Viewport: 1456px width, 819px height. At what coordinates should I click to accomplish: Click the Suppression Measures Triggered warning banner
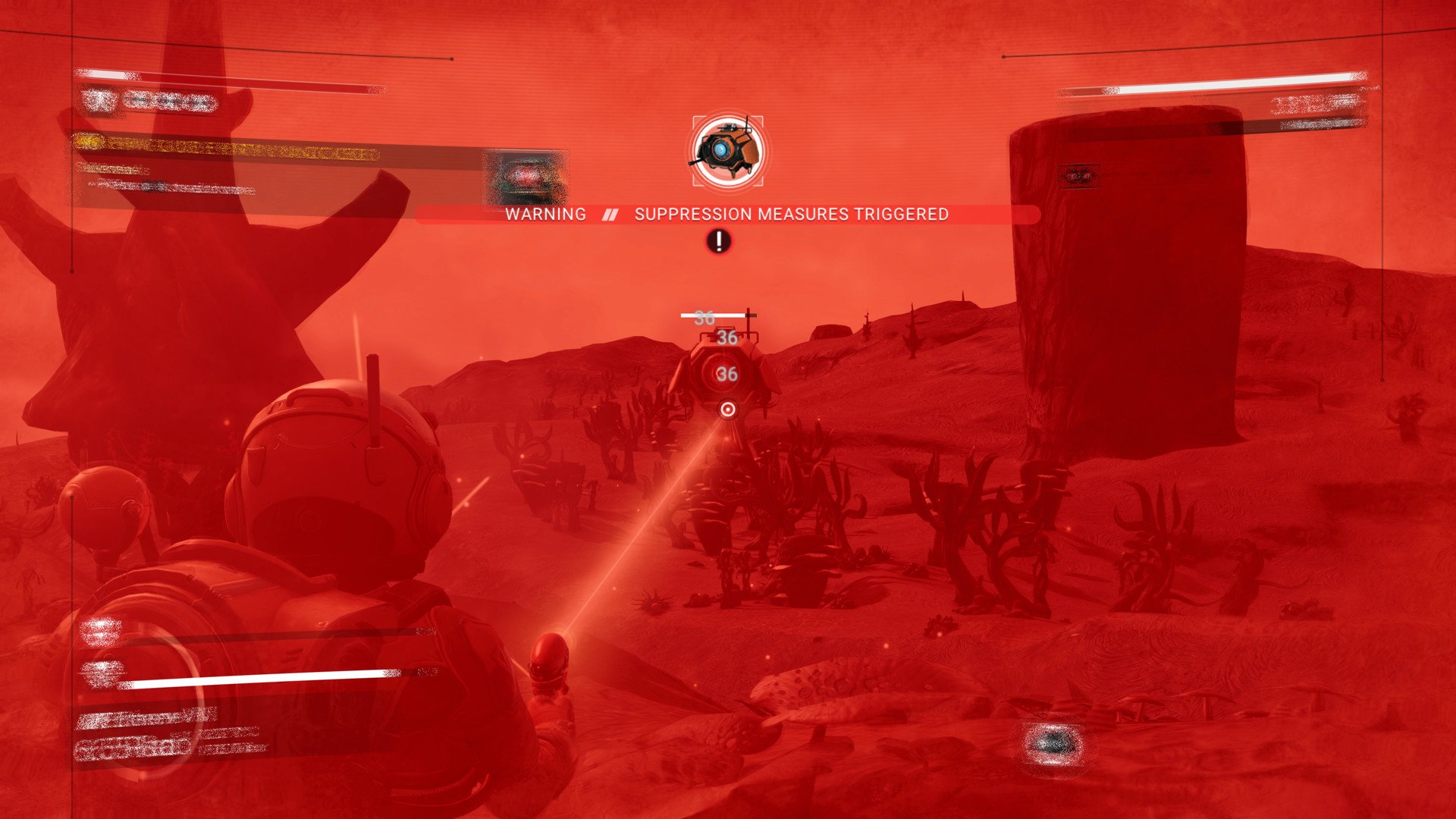pyautogui.click(x=726, y=215)
